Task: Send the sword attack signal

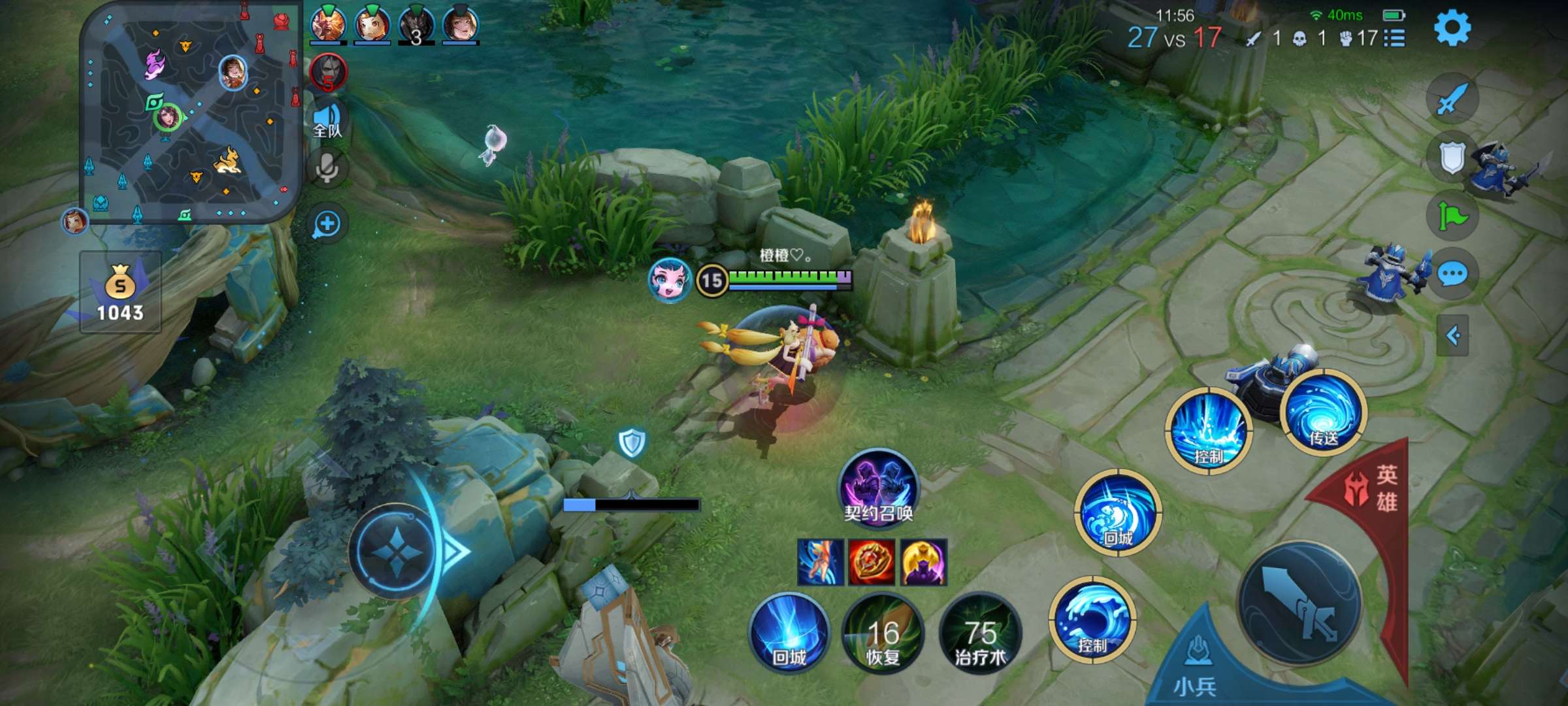Action: point(1452,99)
